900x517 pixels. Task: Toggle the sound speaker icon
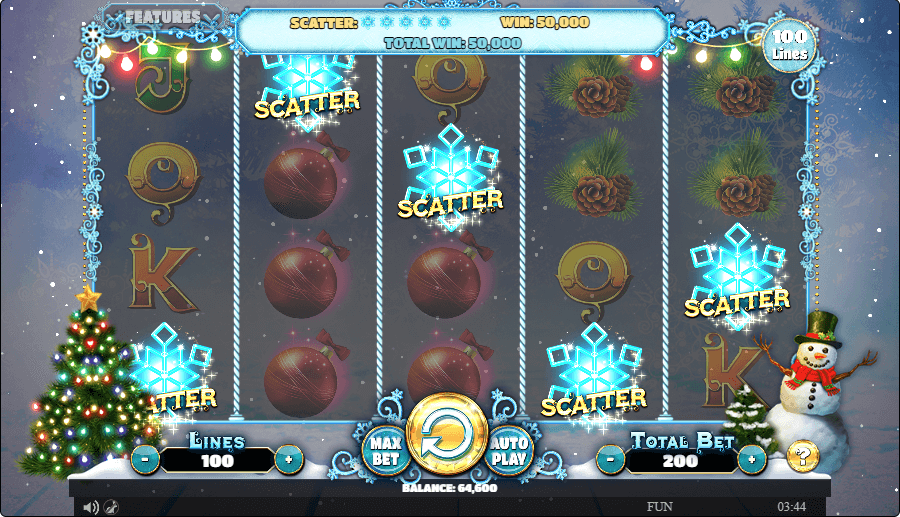[91, 507]
